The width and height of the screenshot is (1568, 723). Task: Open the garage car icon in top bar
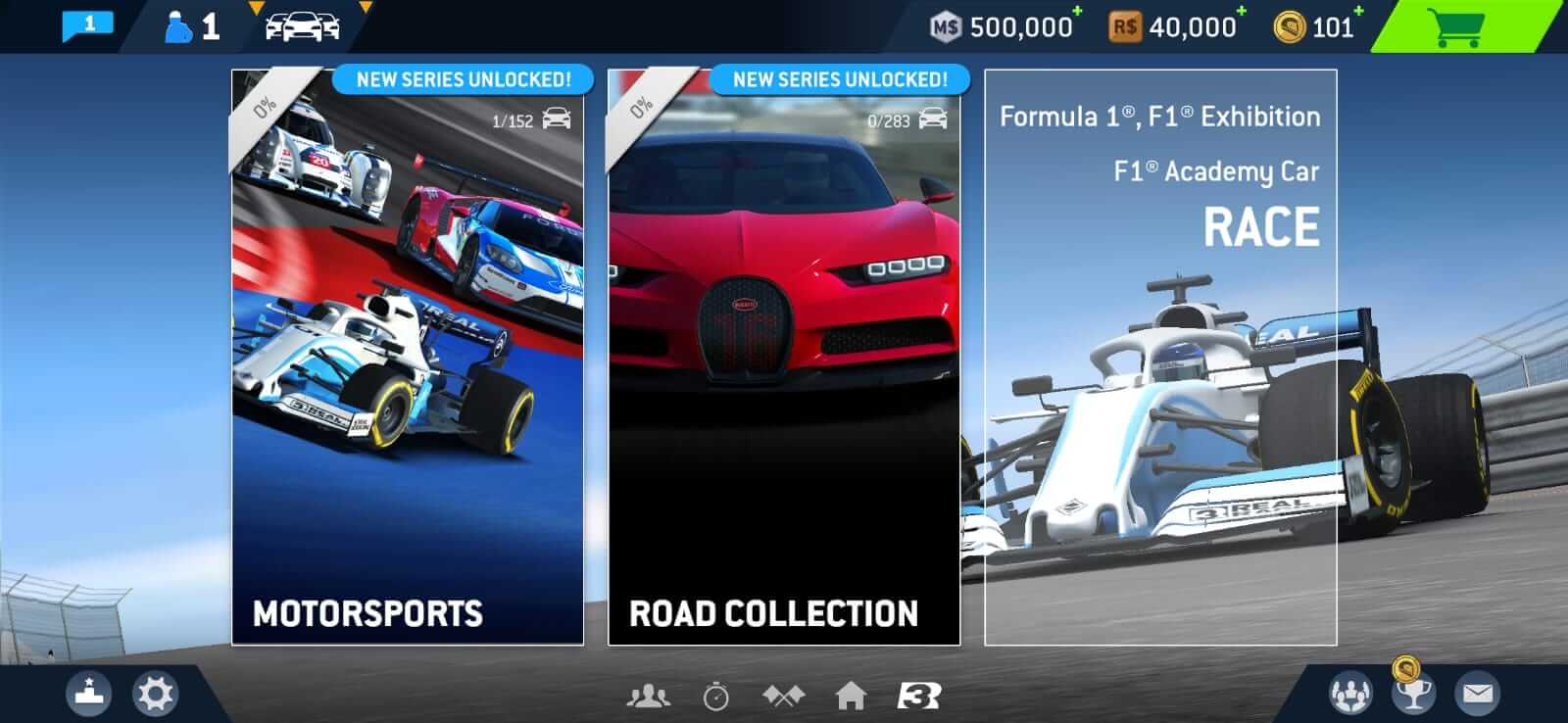click(x=301, y=26)
